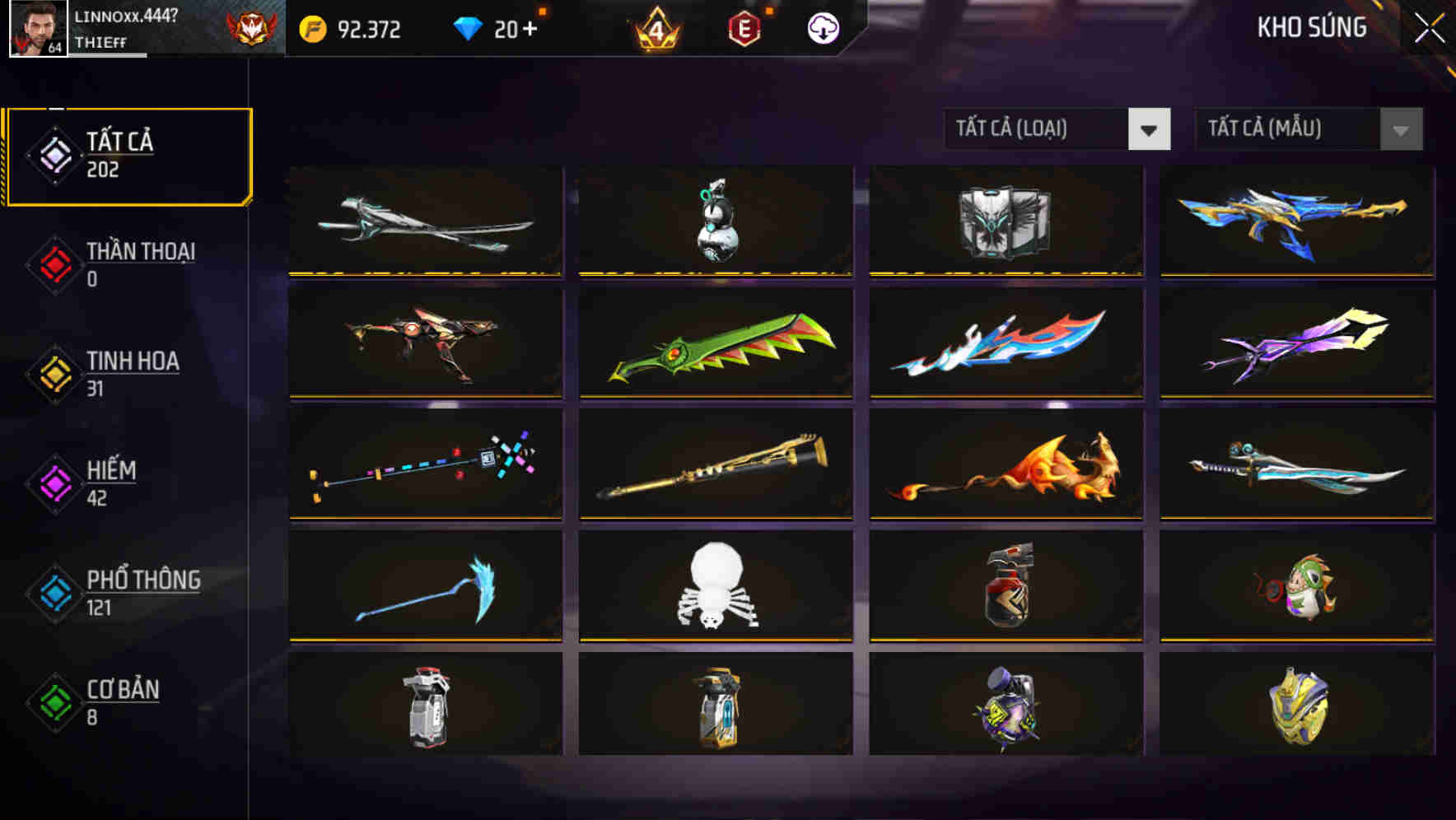
Task: Switch to the PHỔ THÔNG category
Action: pos(142,593)
